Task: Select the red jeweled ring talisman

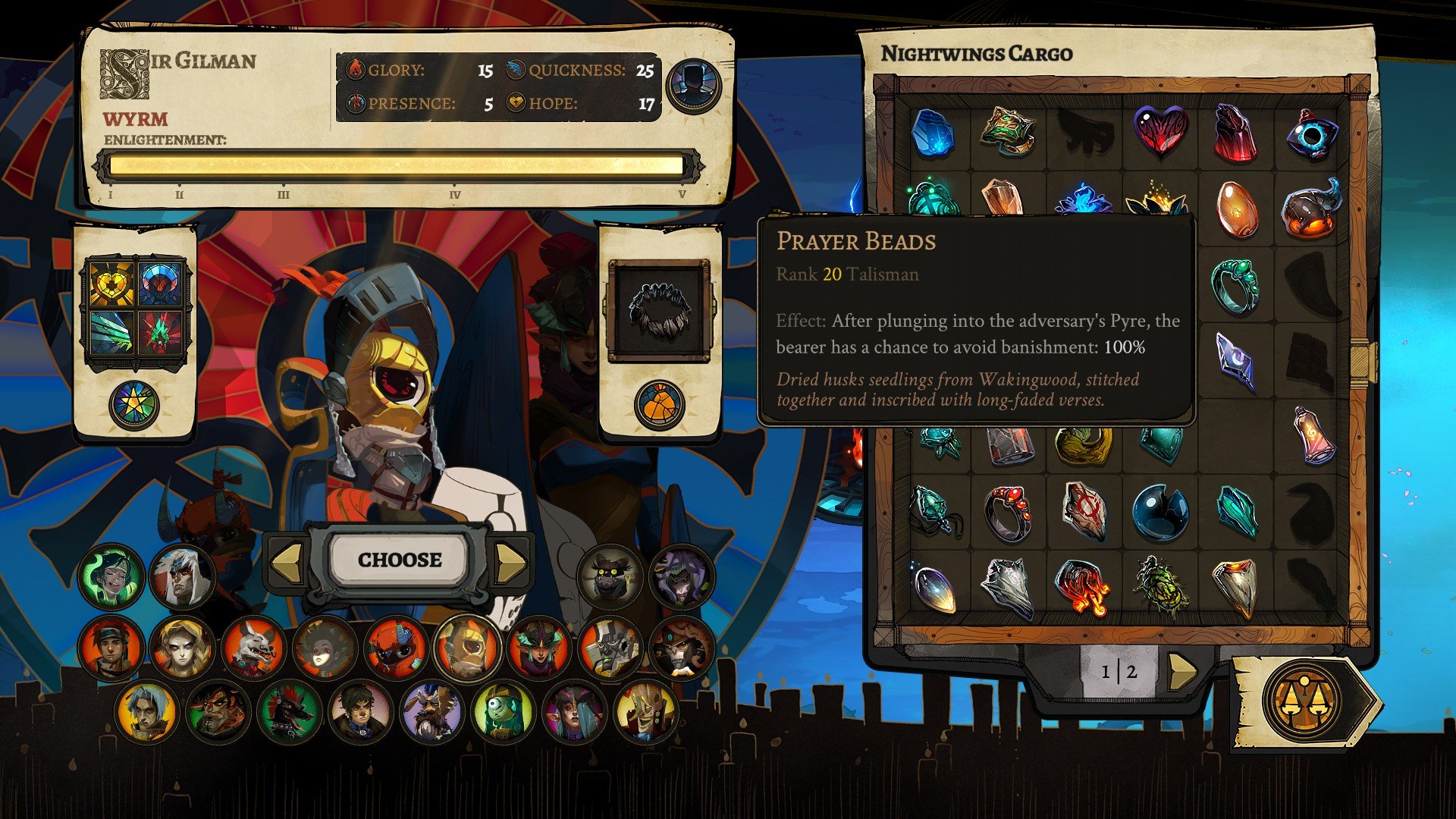Action: coord(1009,511)
